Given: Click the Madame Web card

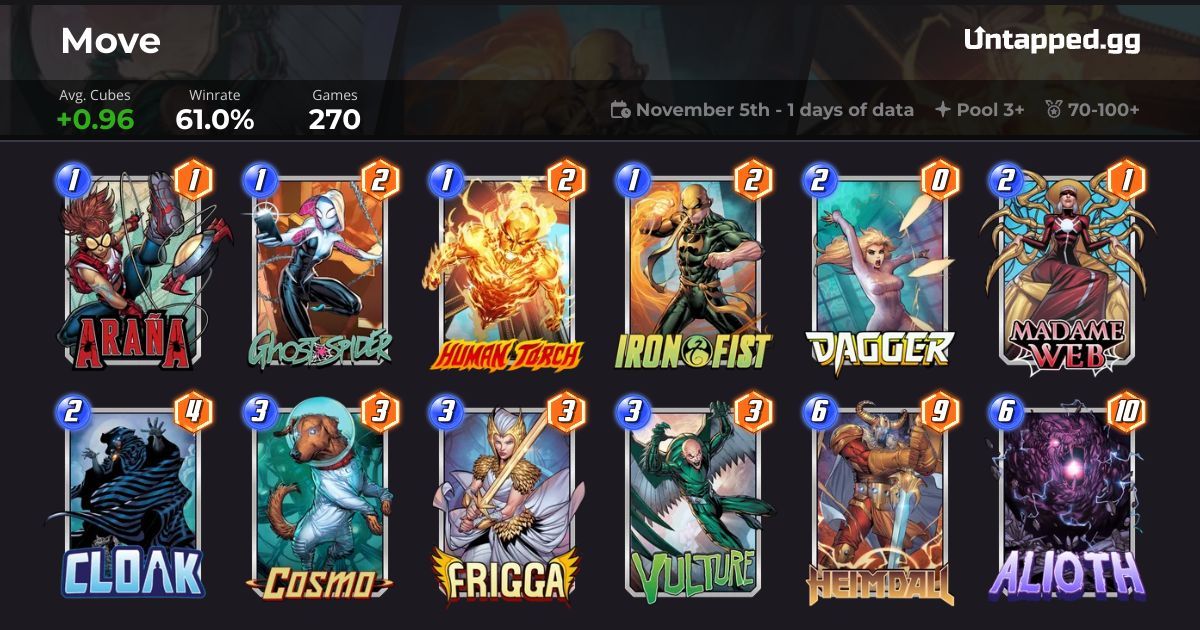Looking at the screenshot, I should point(1066,268).
